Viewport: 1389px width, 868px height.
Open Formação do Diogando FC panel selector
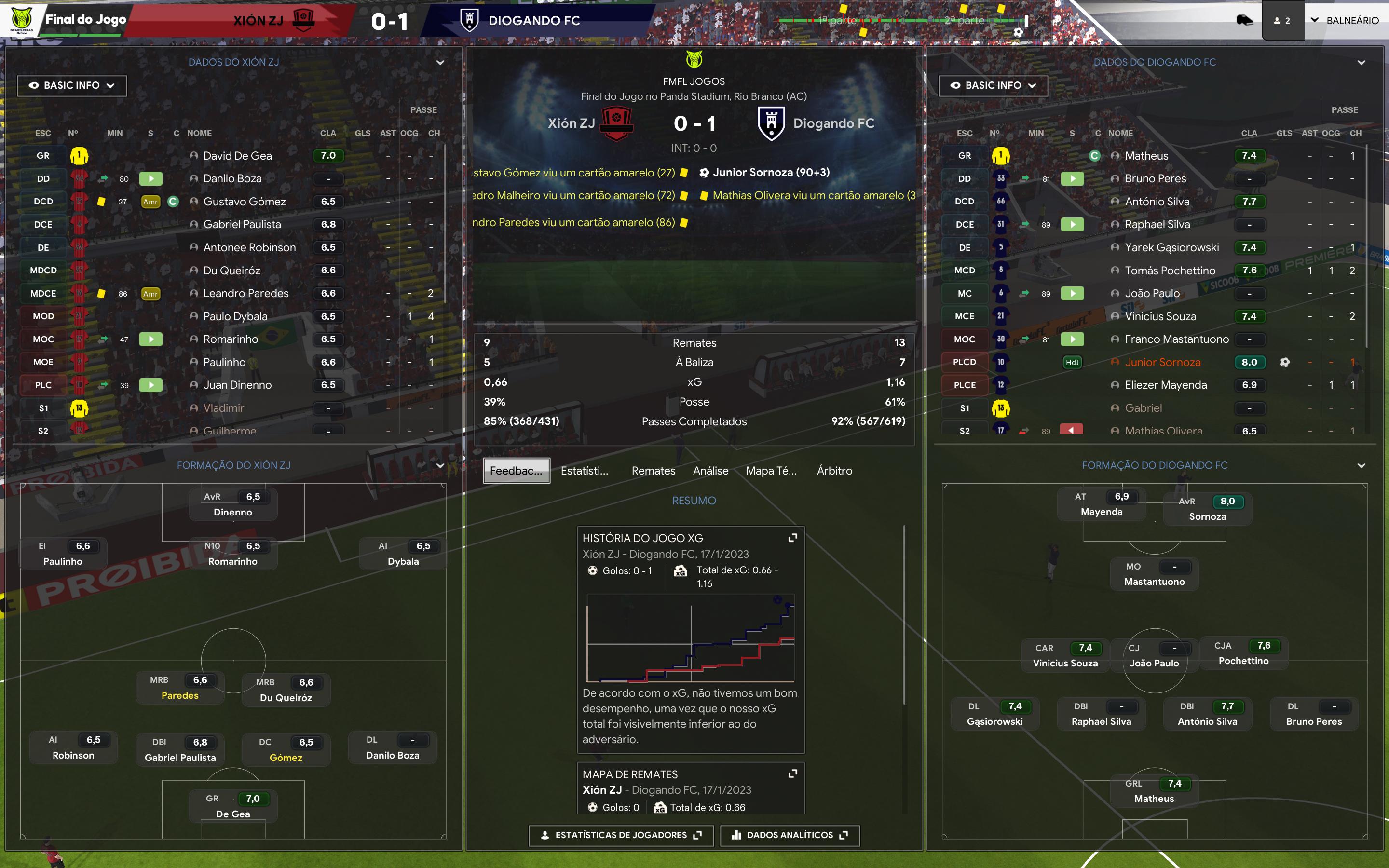(x=1361, y=465)
